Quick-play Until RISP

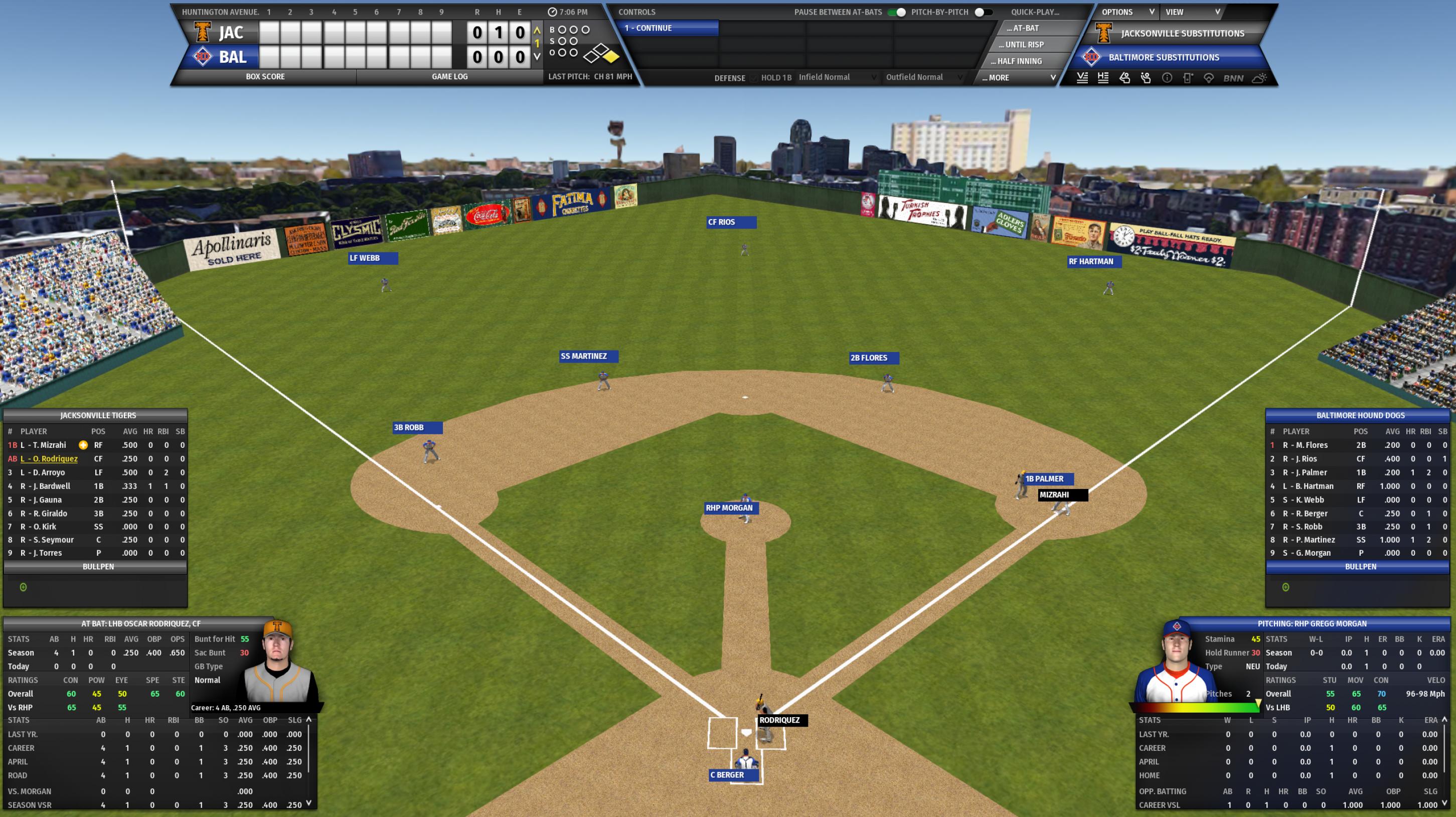pyautogui.click(x=1024, y=45)
